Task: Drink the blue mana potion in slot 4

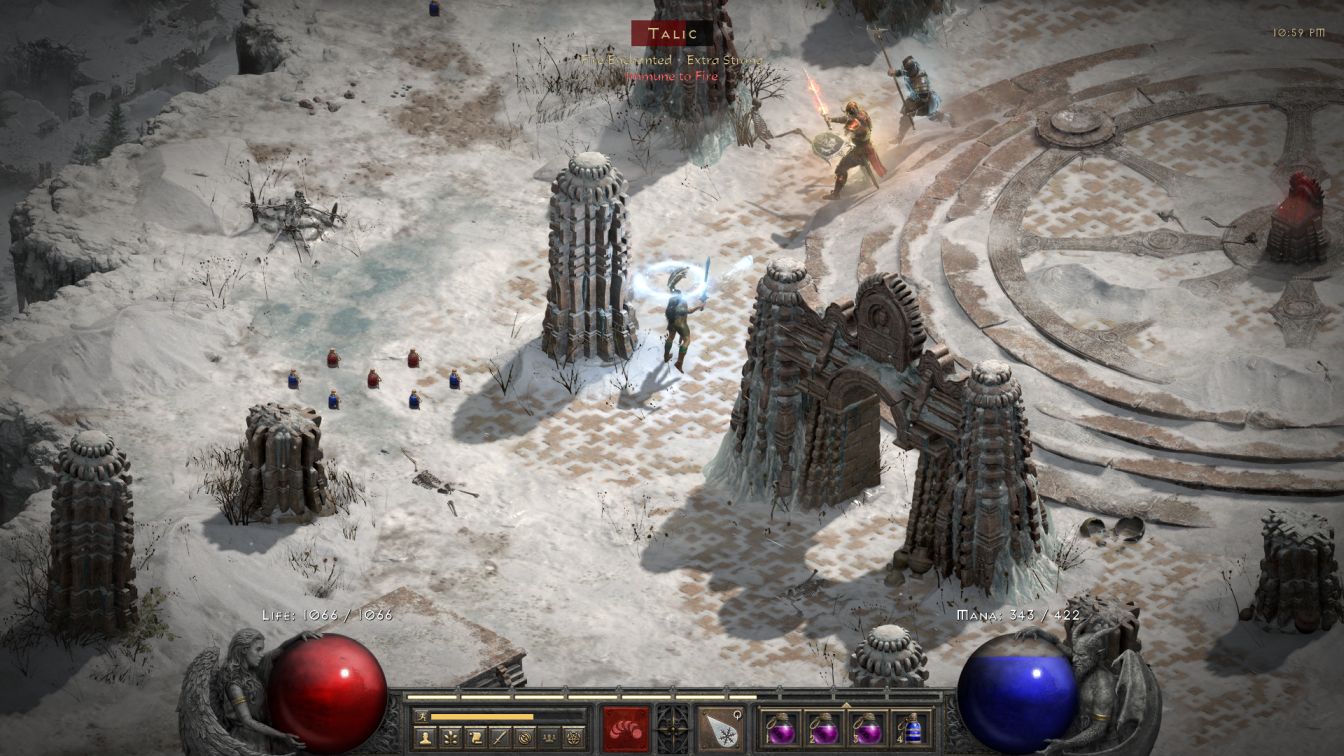Action: click(x=911, y=728)
